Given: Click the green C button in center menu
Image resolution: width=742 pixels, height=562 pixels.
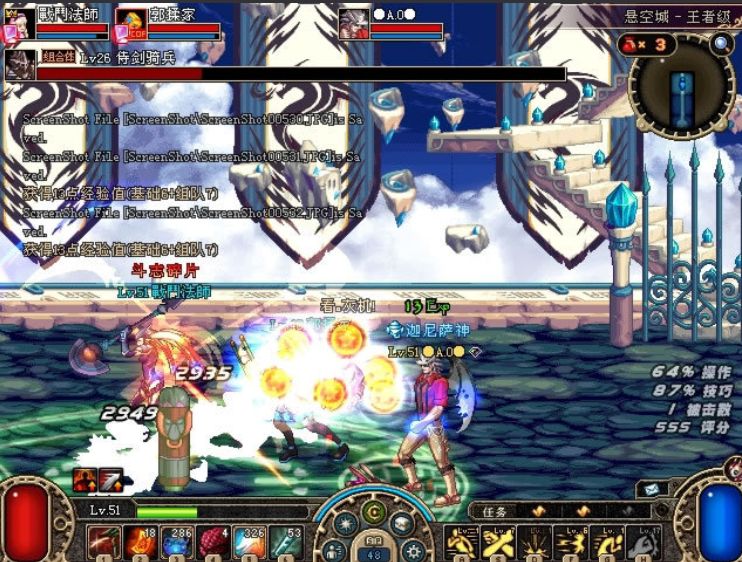Looking at the screenshot, I should pyautogui.click(x=374, y=514).
